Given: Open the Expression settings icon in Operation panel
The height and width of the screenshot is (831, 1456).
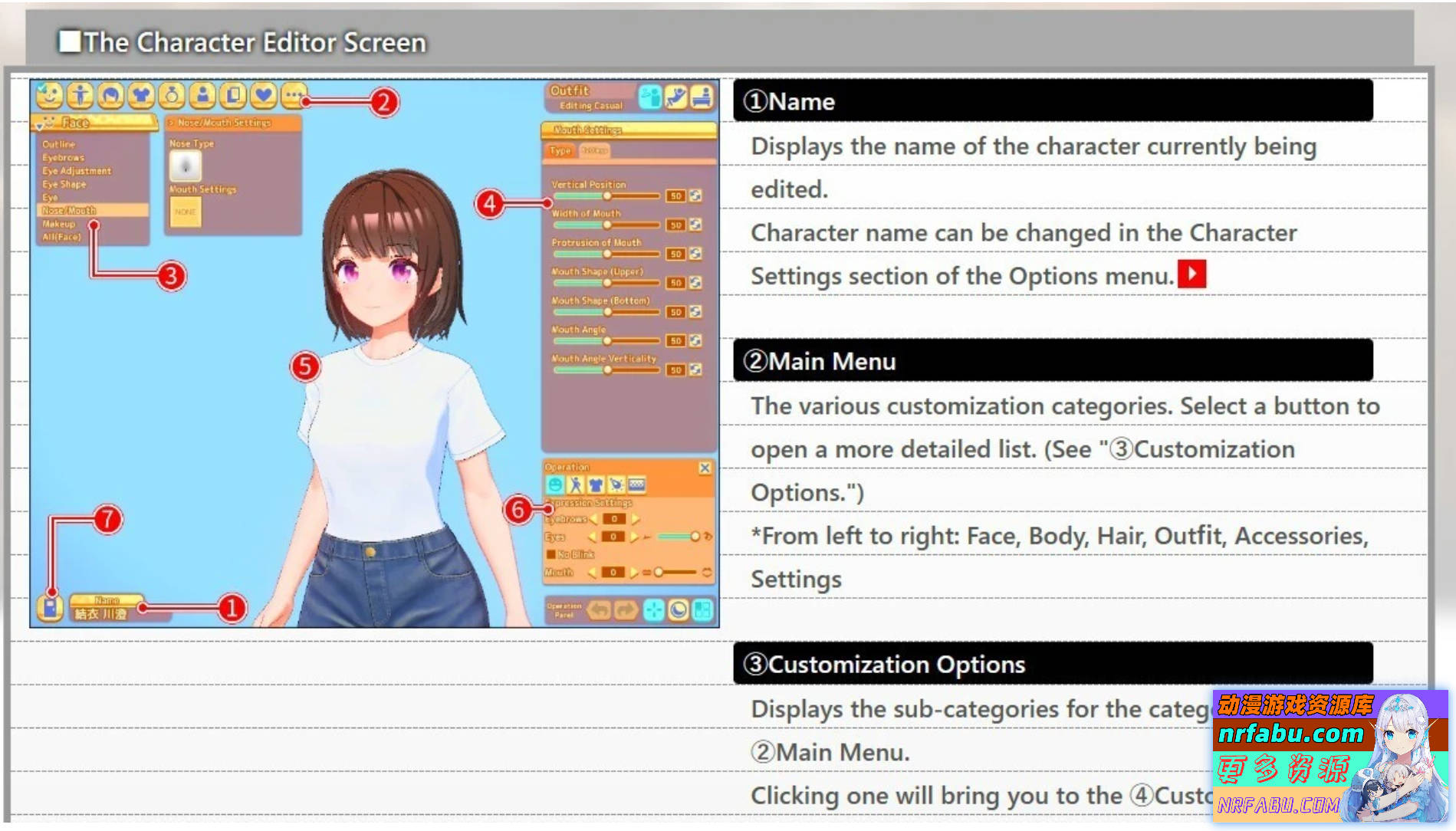Looking at the screenshot, I should (x=554, y=484).
